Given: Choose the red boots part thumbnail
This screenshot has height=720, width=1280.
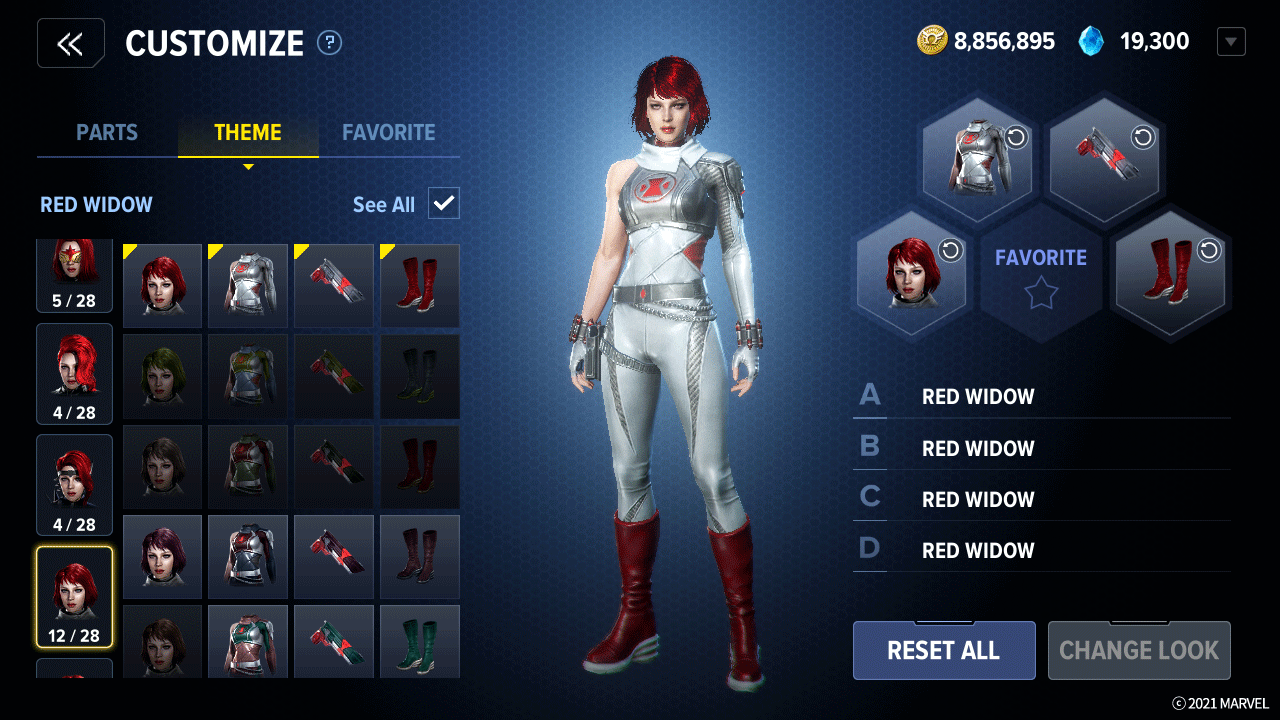Looking at the screenshot, I should click(420, 286).
